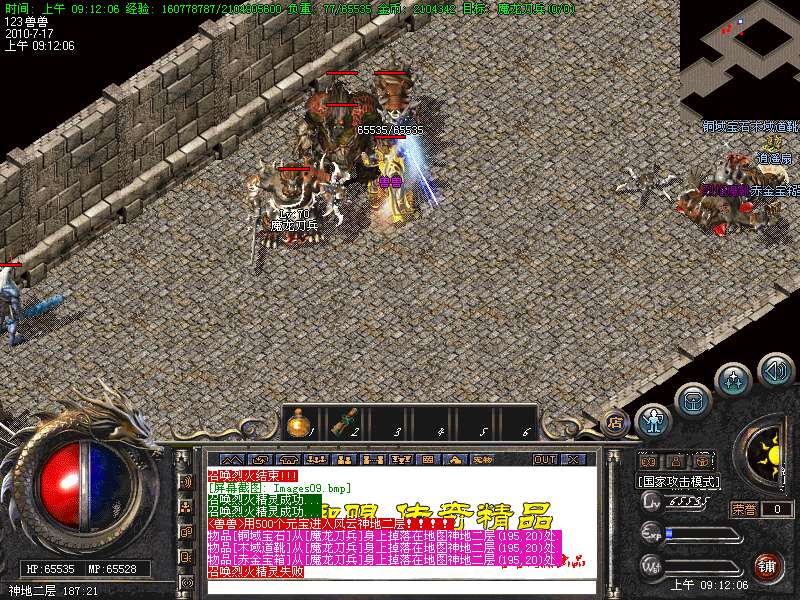Image resolution: width=800 pixels, height=600 pixels.
Task: Toggle sound with the speaker button
Action: (776, 370)
